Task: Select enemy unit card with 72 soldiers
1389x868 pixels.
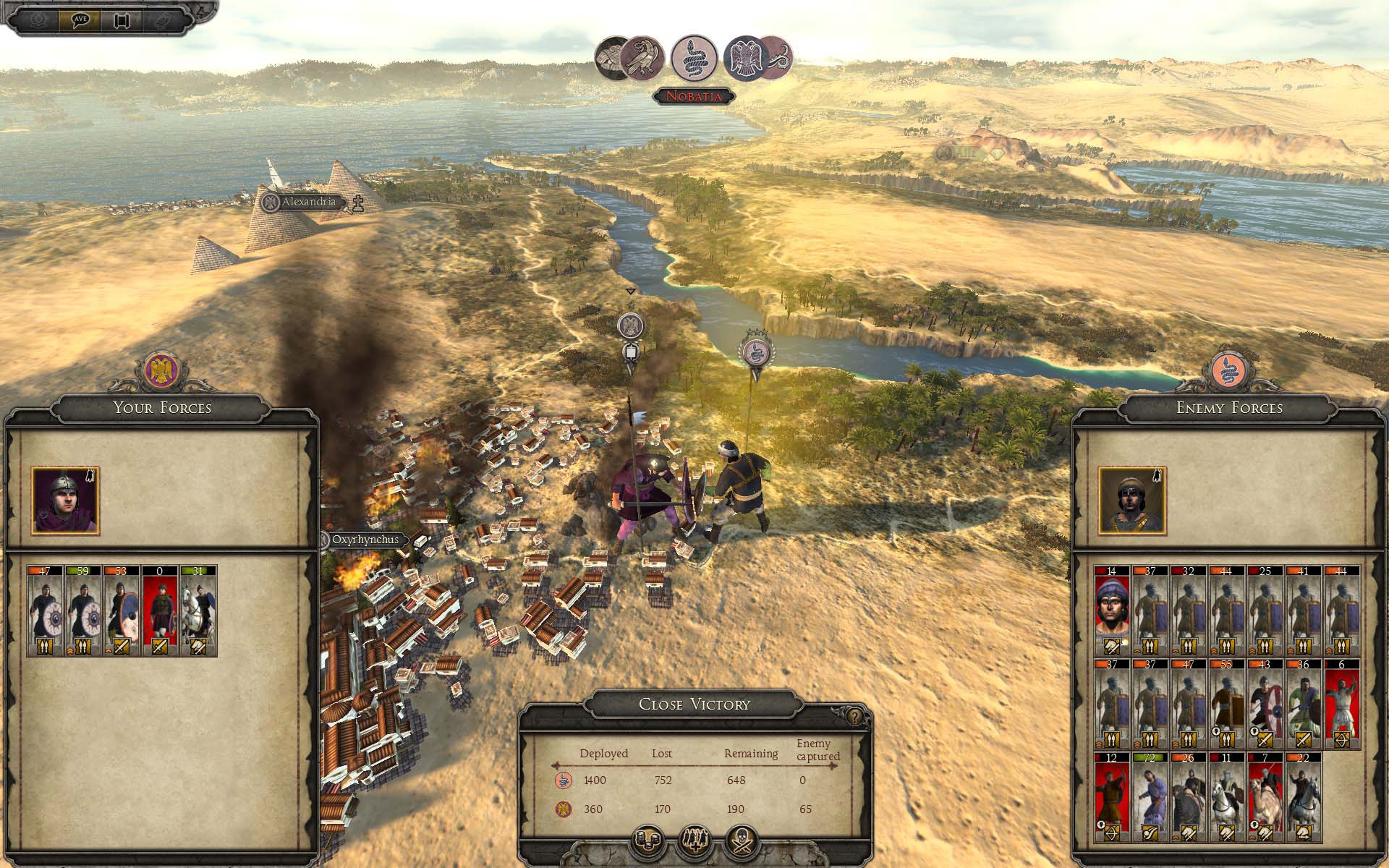Action: [1150, 798]
